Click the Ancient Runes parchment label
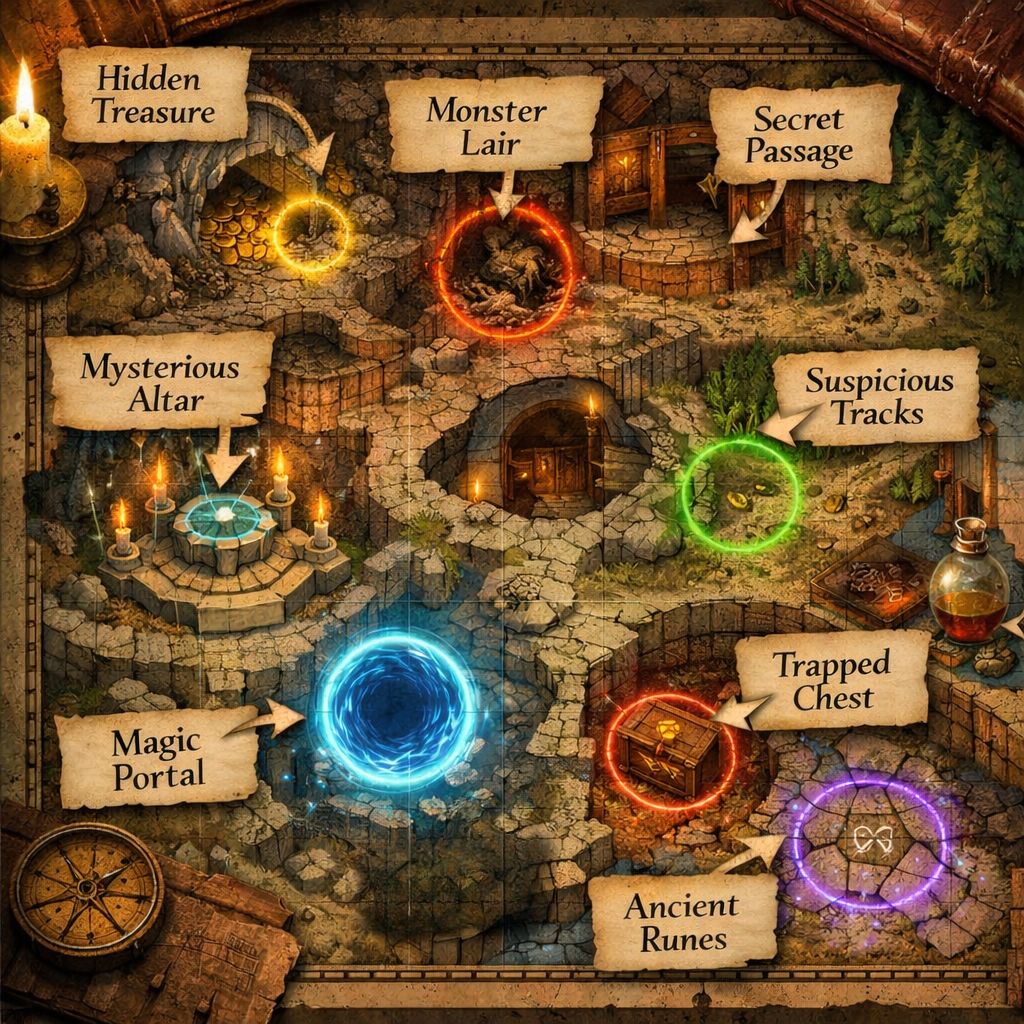This screenshot has width=1024, height=1024. tap(682, 920)
